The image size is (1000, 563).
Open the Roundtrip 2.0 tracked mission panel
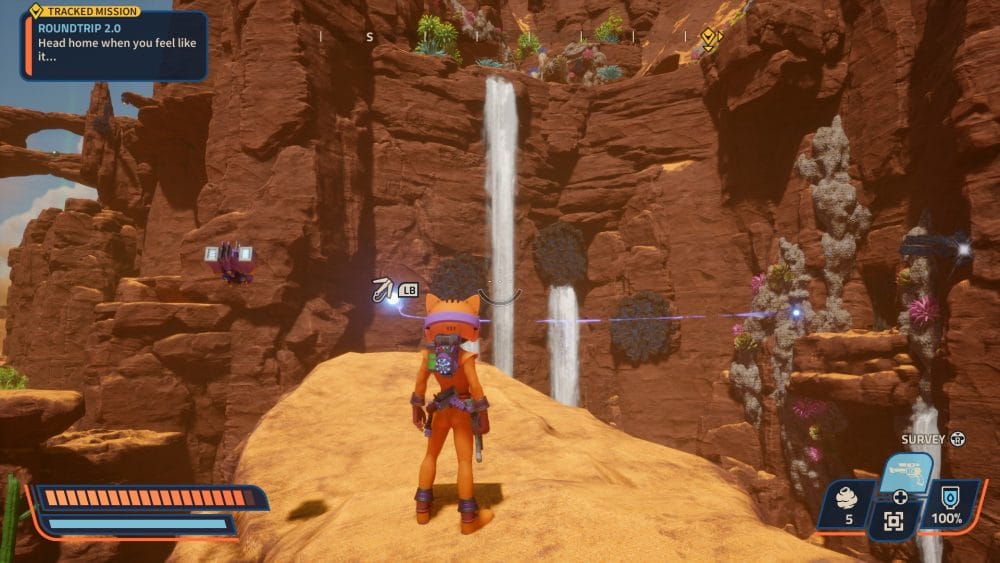[114, 44]
